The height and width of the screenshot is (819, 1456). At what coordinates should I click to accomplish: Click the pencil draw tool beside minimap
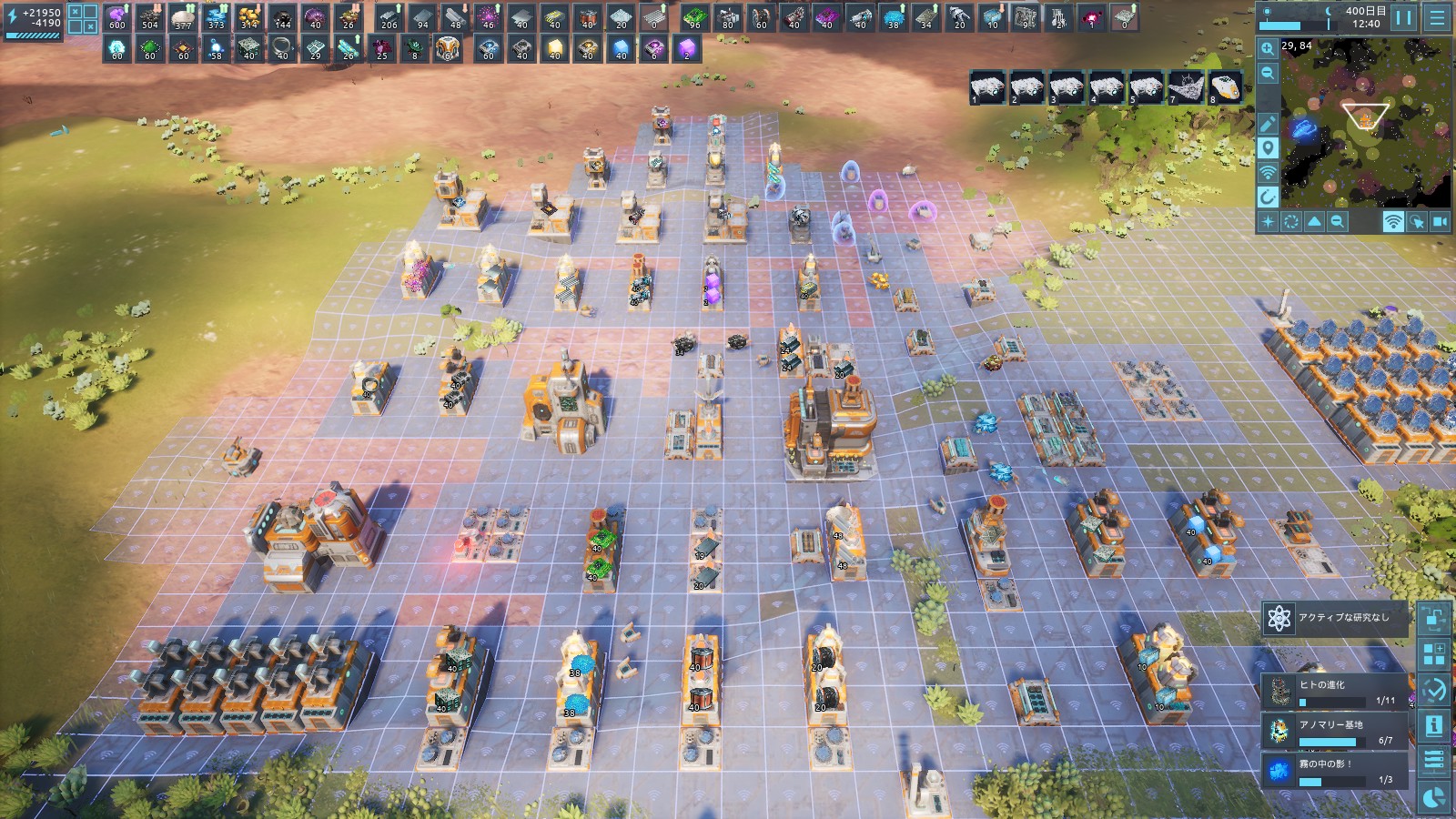(x=1268, y=124)
